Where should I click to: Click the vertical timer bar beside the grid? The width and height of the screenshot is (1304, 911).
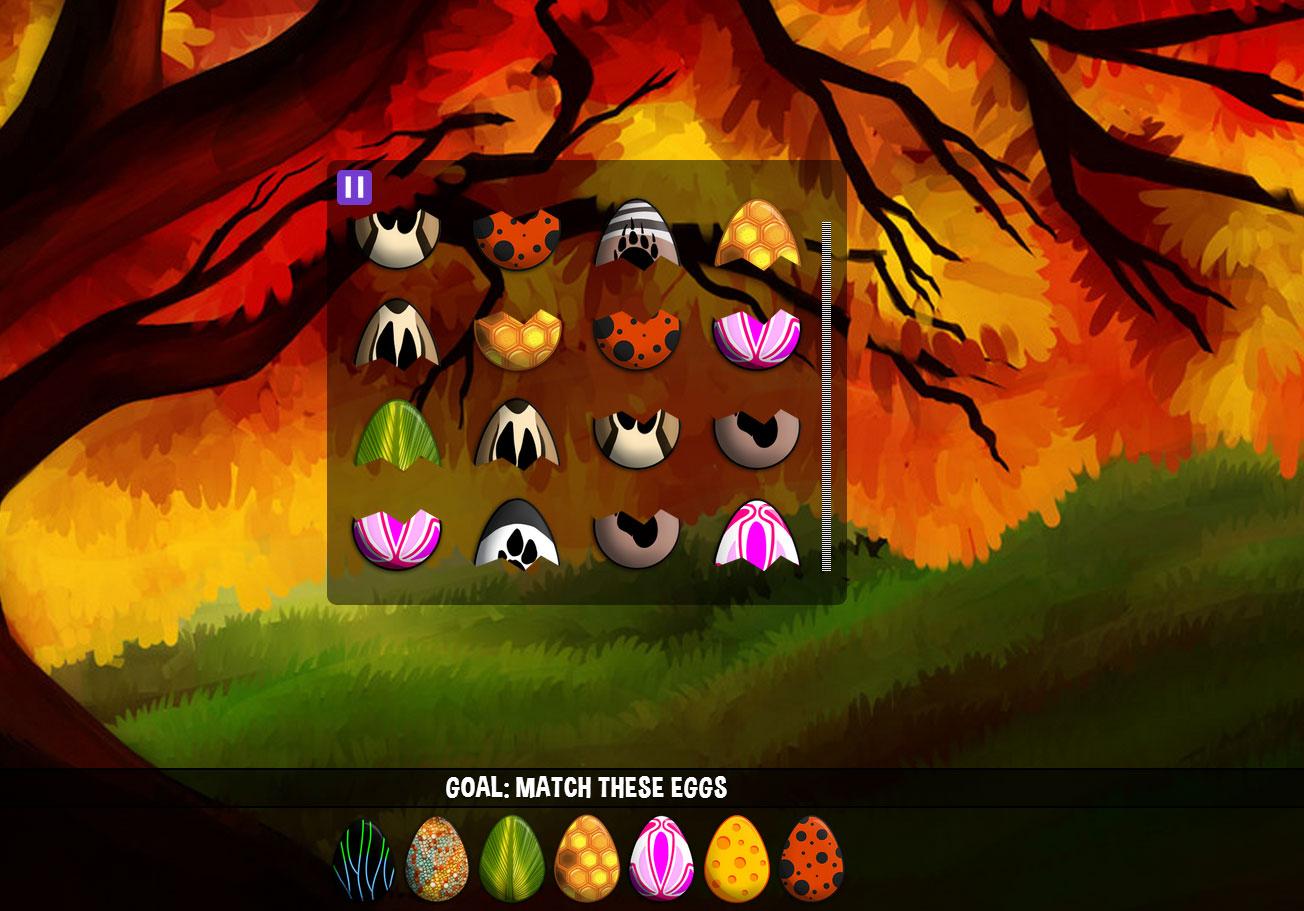tap(826, 395)
